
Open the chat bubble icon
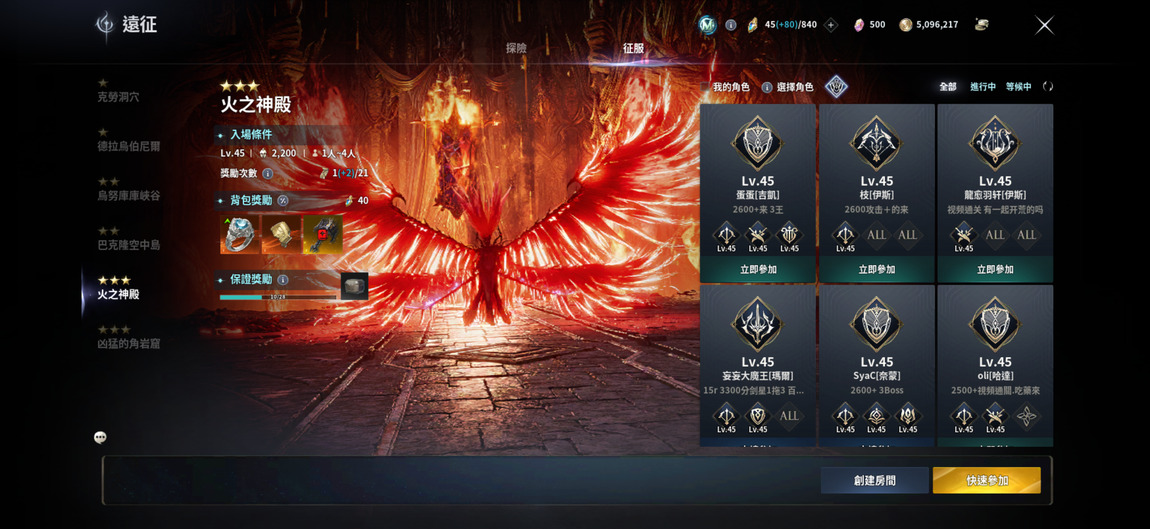point(100,437)
